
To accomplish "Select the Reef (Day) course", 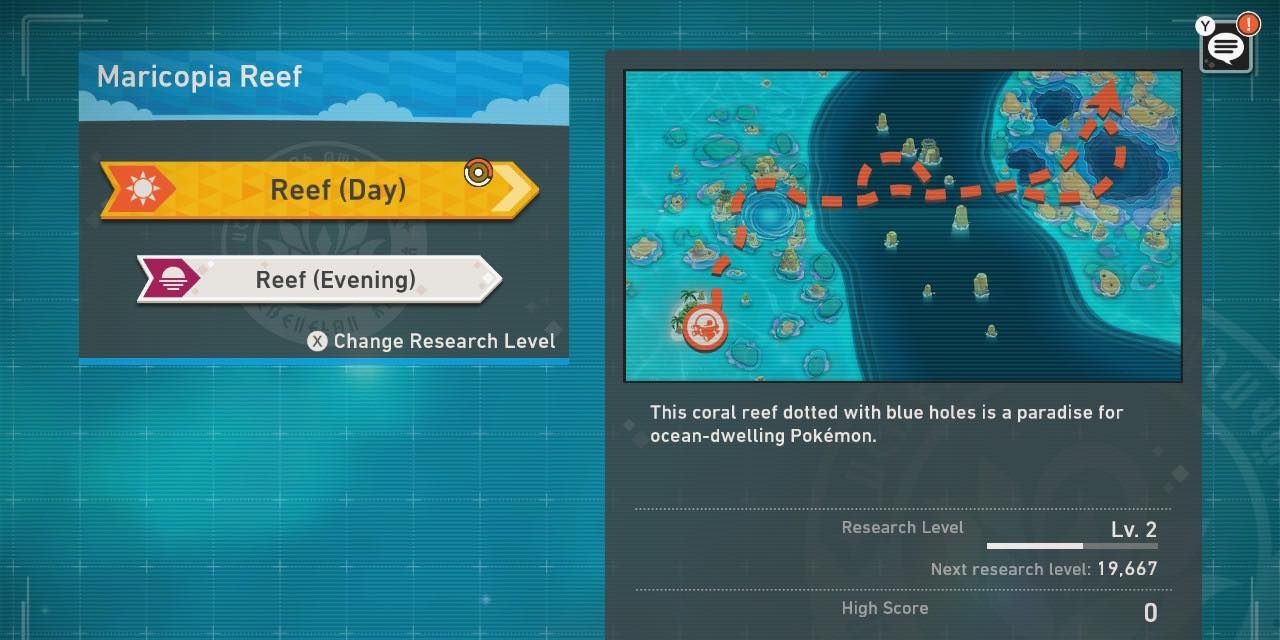I will click(x=320, y=190).
